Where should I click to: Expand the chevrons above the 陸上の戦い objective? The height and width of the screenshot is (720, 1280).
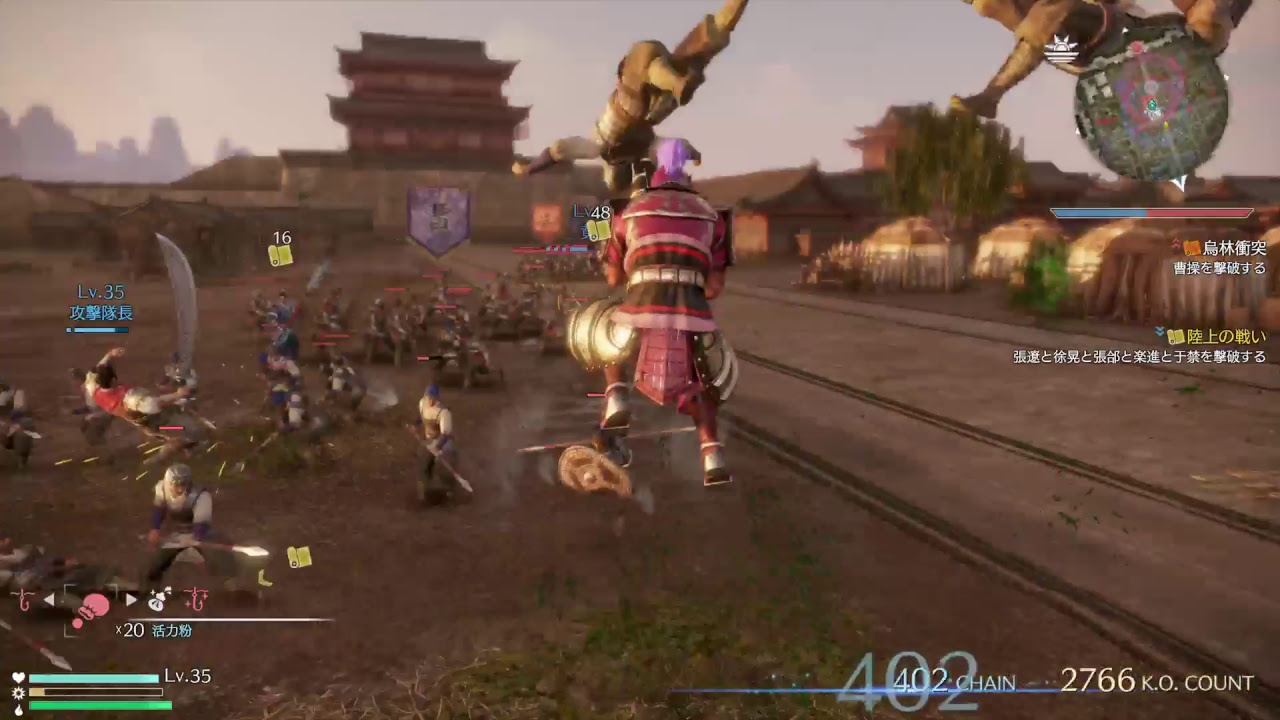[1159, 331]
